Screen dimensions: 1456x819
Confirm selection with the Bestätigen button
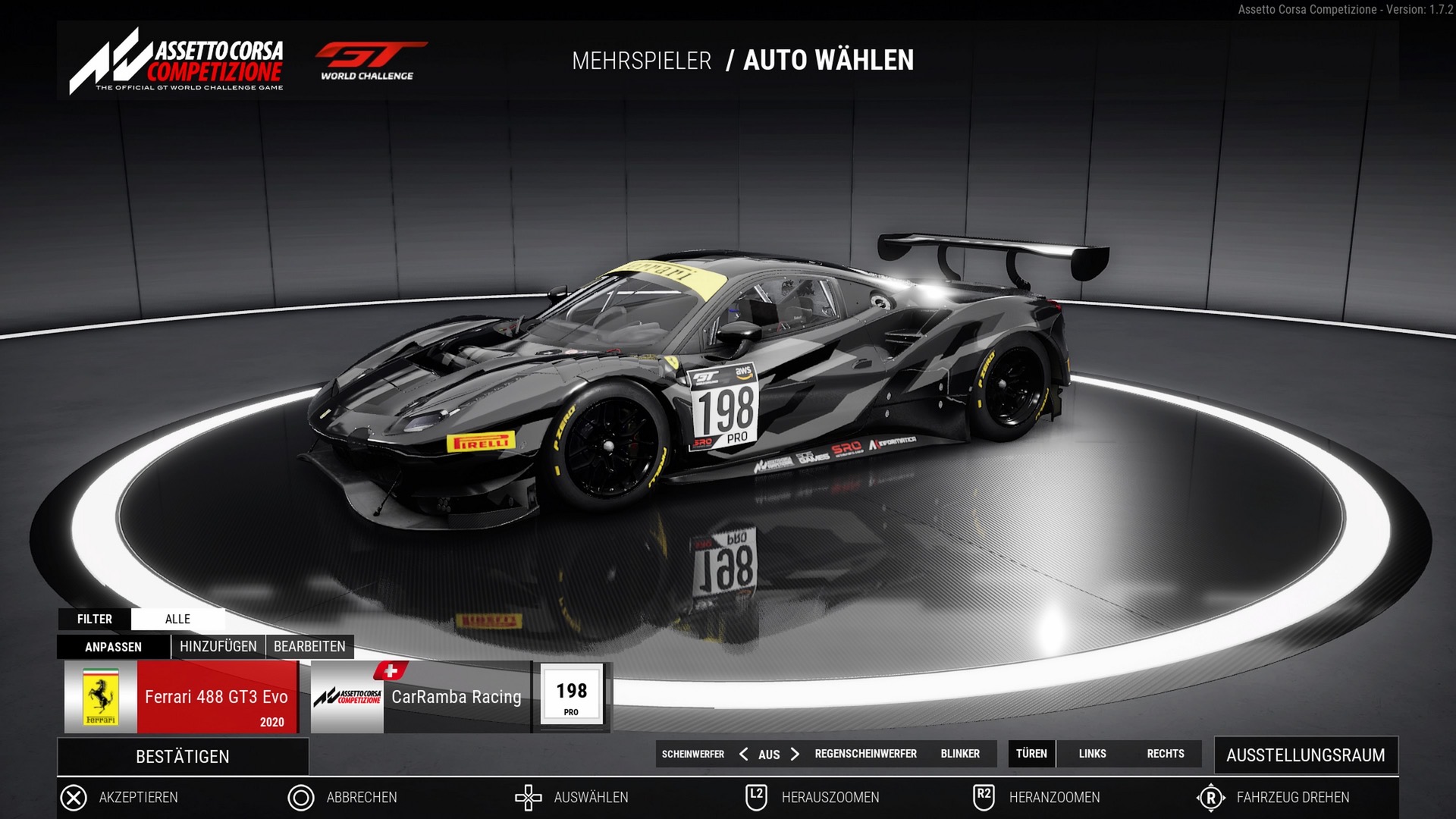coord(182,757)
